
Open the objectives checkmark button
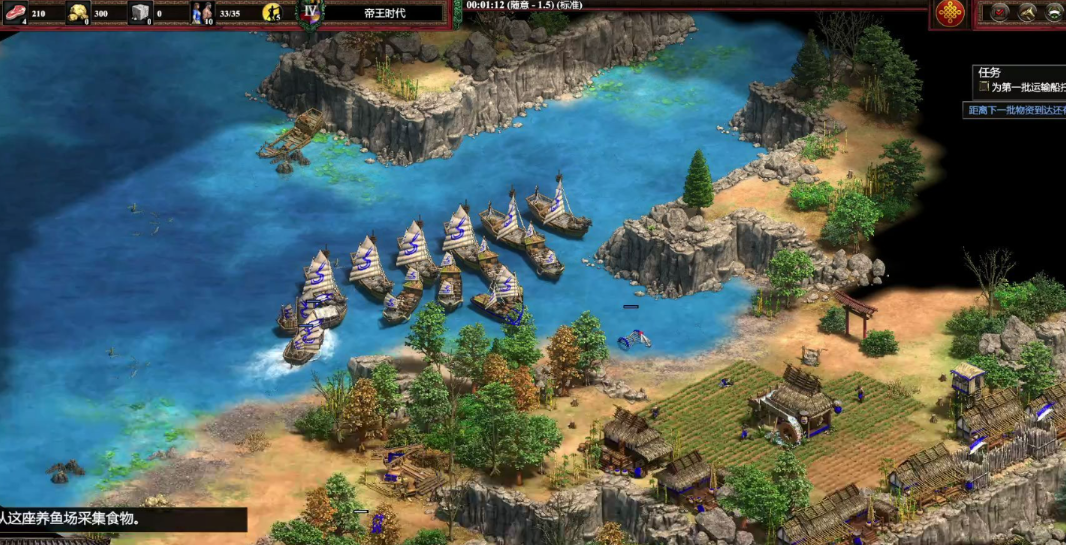997,12
